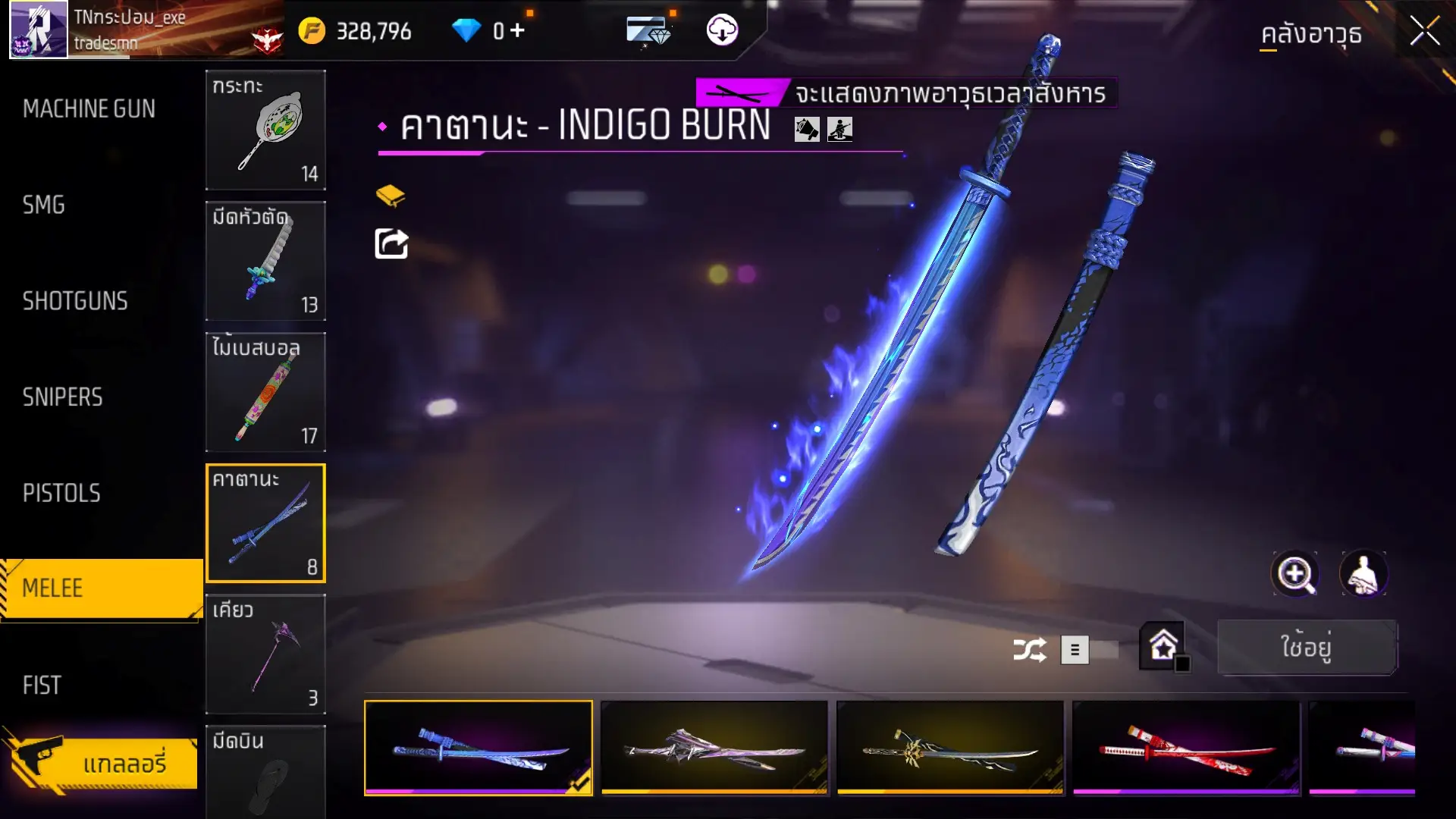This screenshot has height=819, width=1456.
Task: Select the red katana skin thumbnail
Action: click(x=1186, y=748)
